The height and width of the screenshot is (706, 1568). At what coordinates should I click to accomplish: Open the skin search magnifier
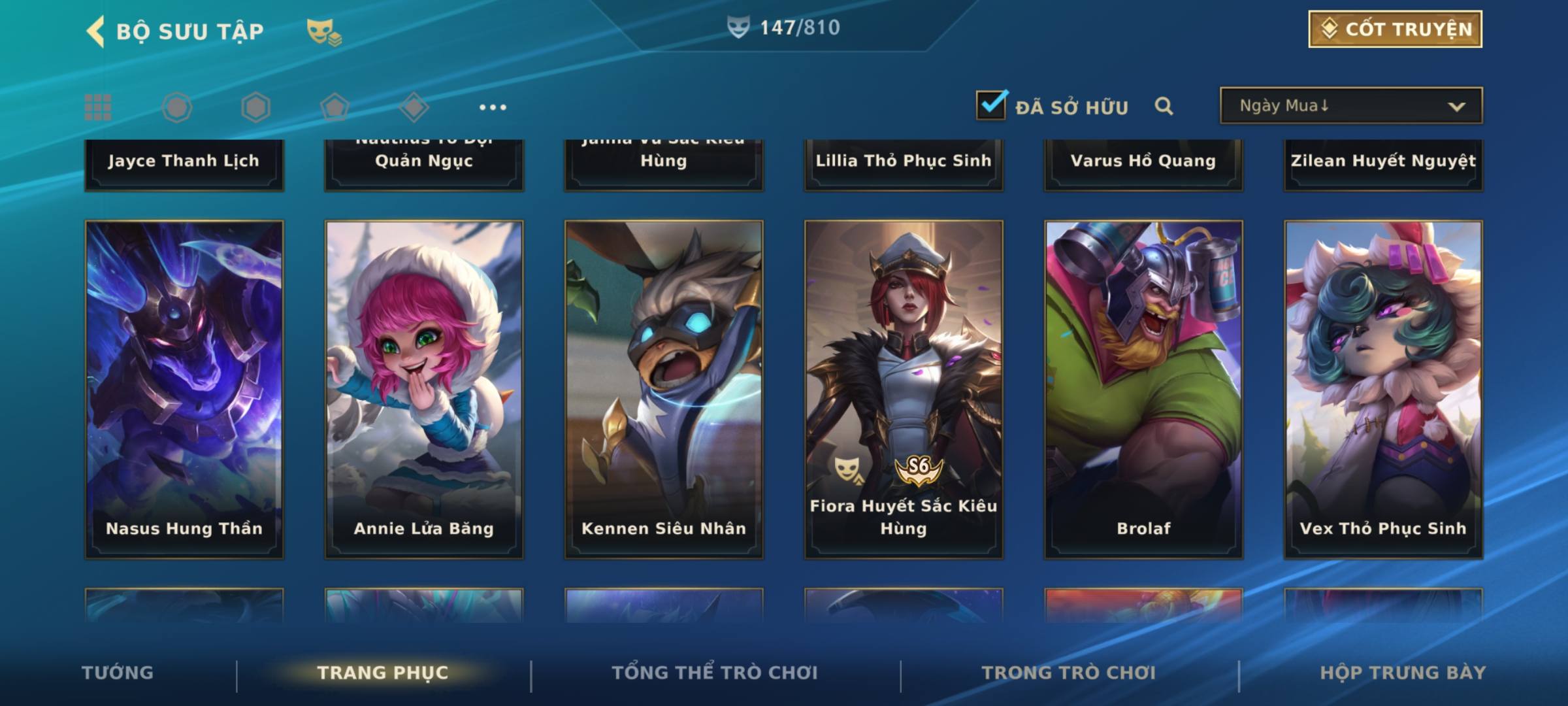click(1163, 106)
